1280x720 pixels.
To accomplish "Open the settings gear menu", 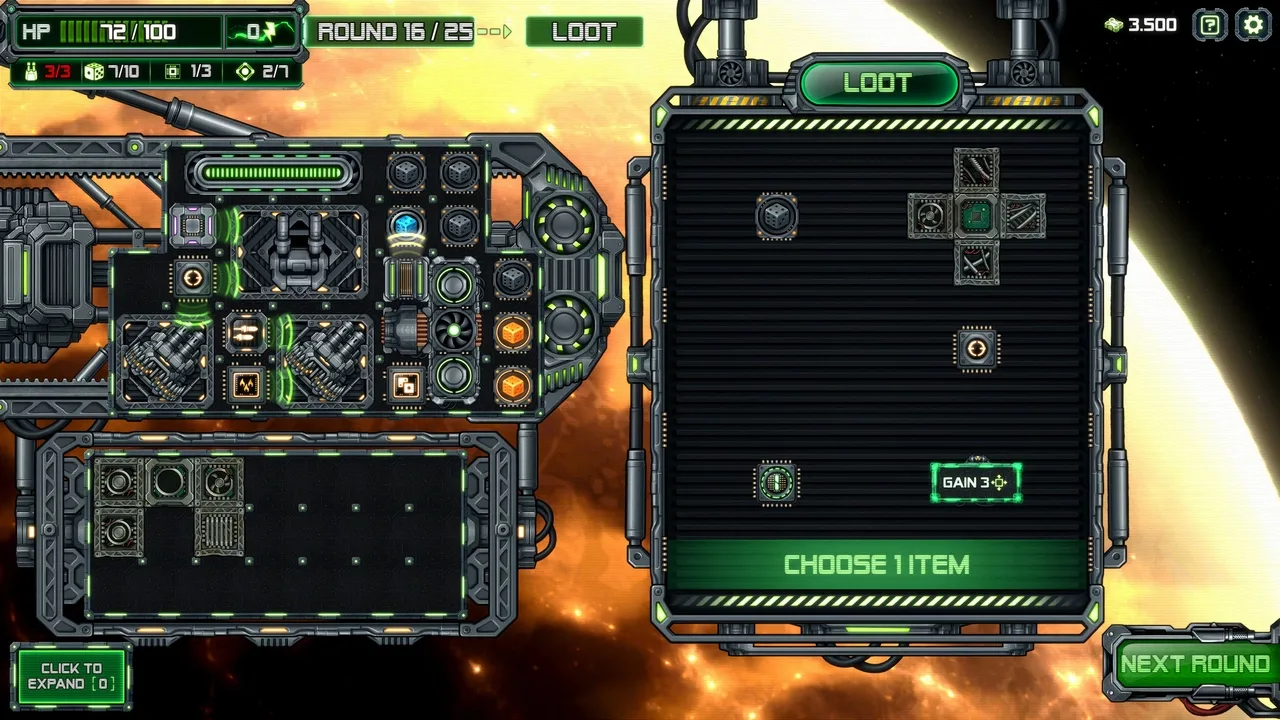I will click(x=1253, y=25).
